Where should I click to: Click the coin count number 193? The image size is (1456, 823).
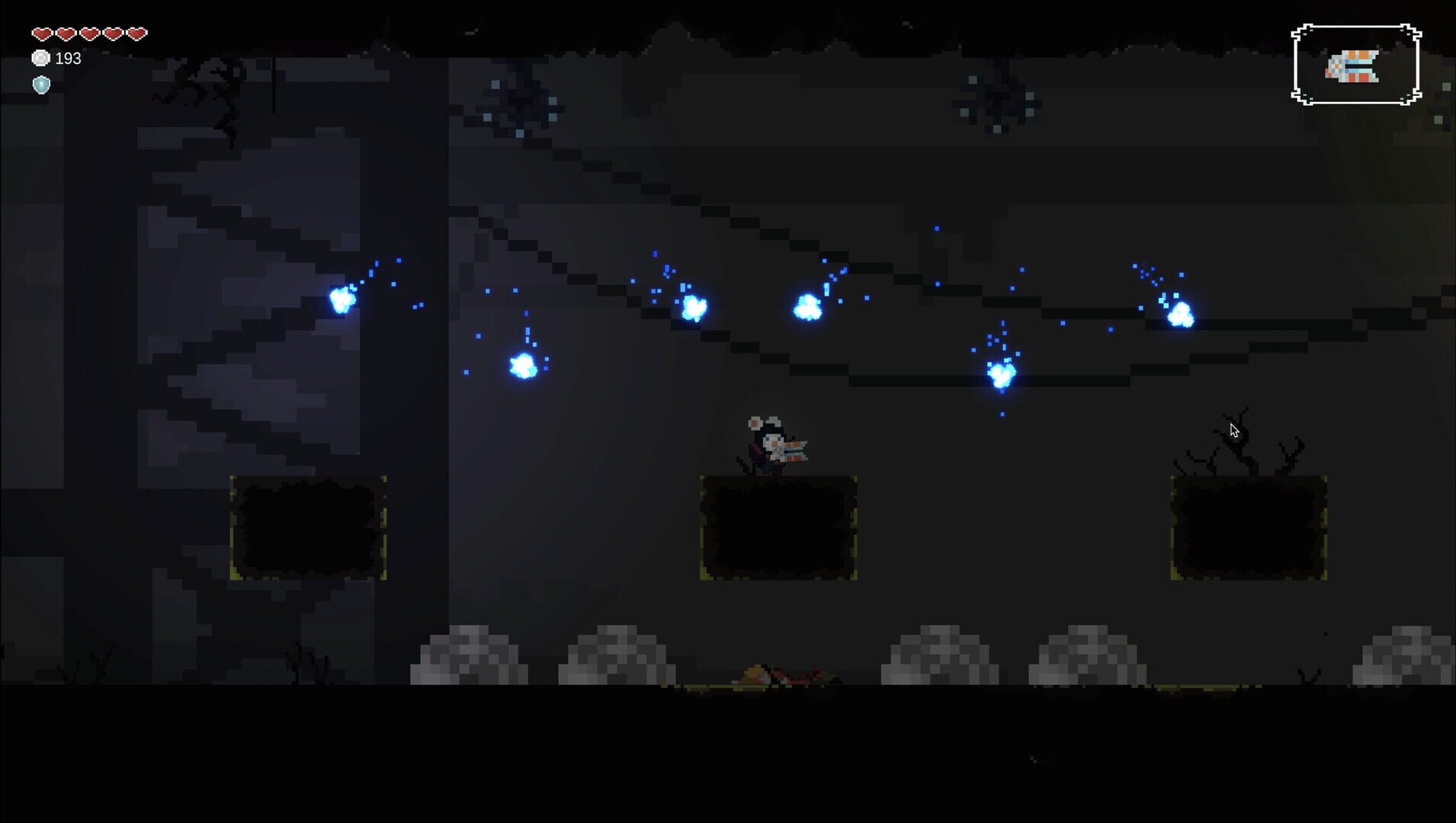click(x=67, y=57)
